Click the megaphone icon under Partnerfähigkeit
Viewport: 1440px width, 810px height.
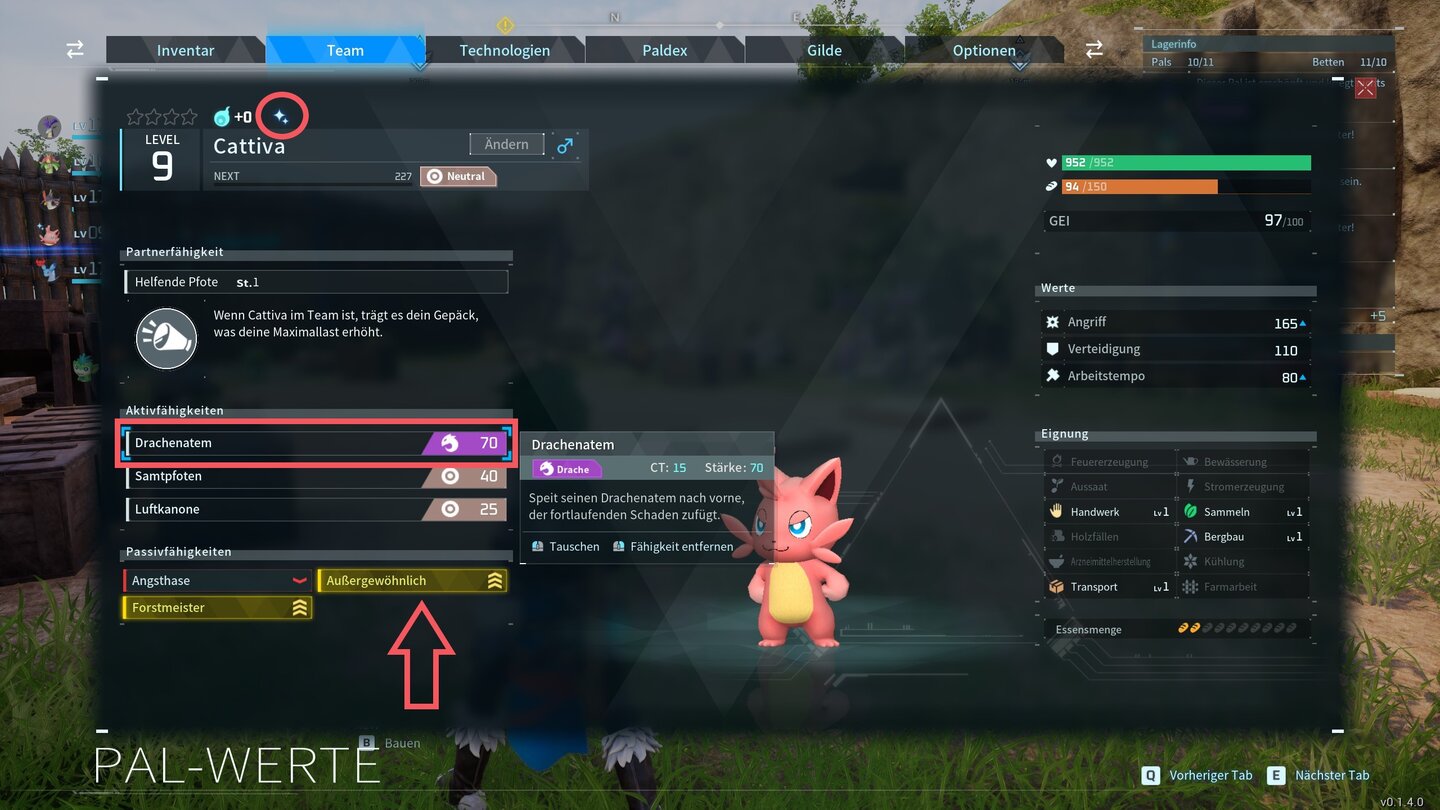166,337
